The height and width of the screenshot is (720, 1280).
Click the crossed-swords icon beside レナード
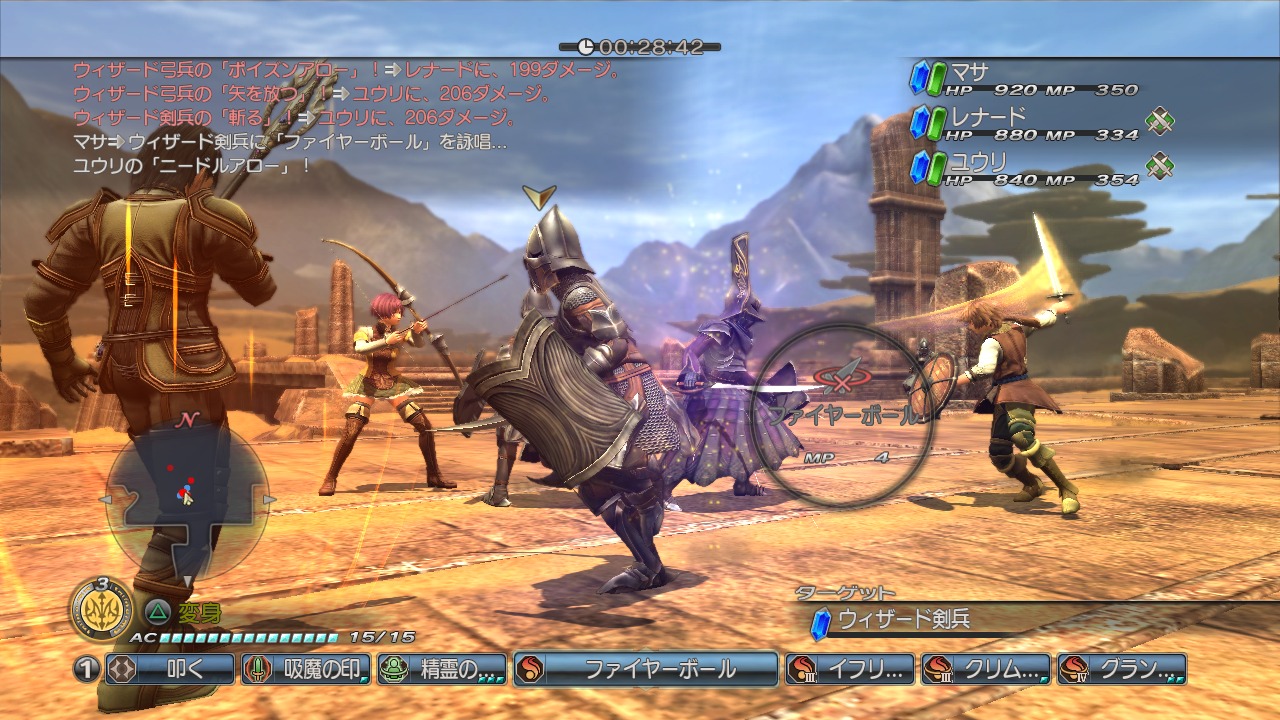(1159, 122)
